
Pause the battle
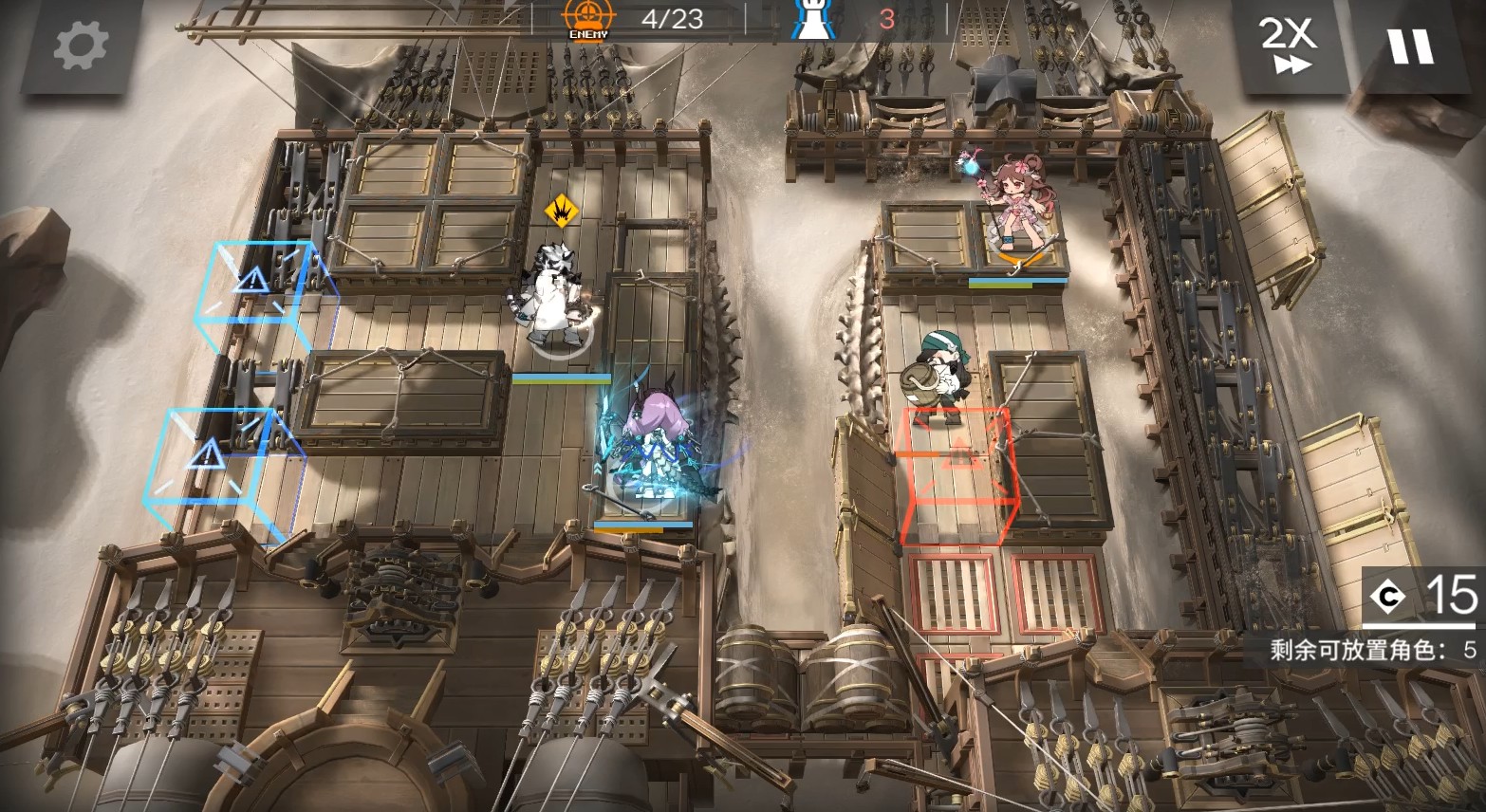point(1411,46)
